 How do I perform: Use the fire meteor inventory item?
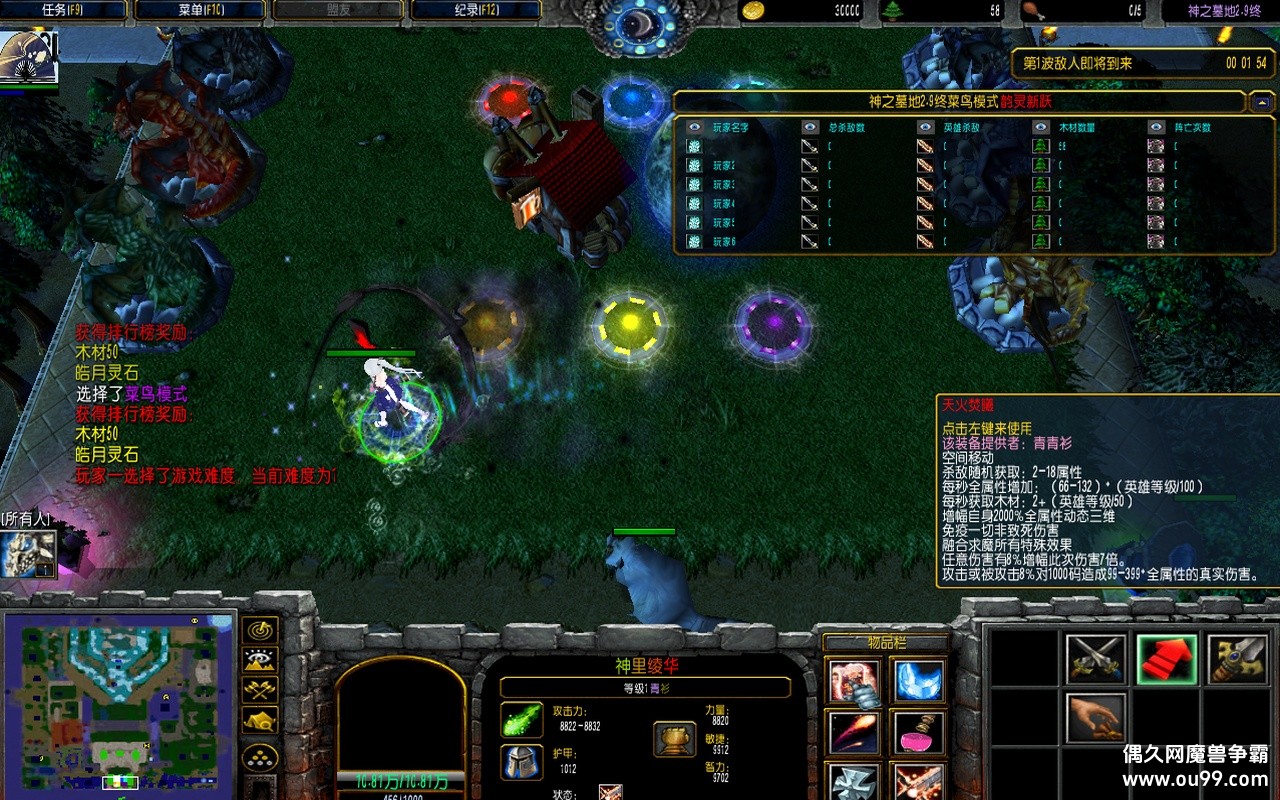[x=853, y=733]
